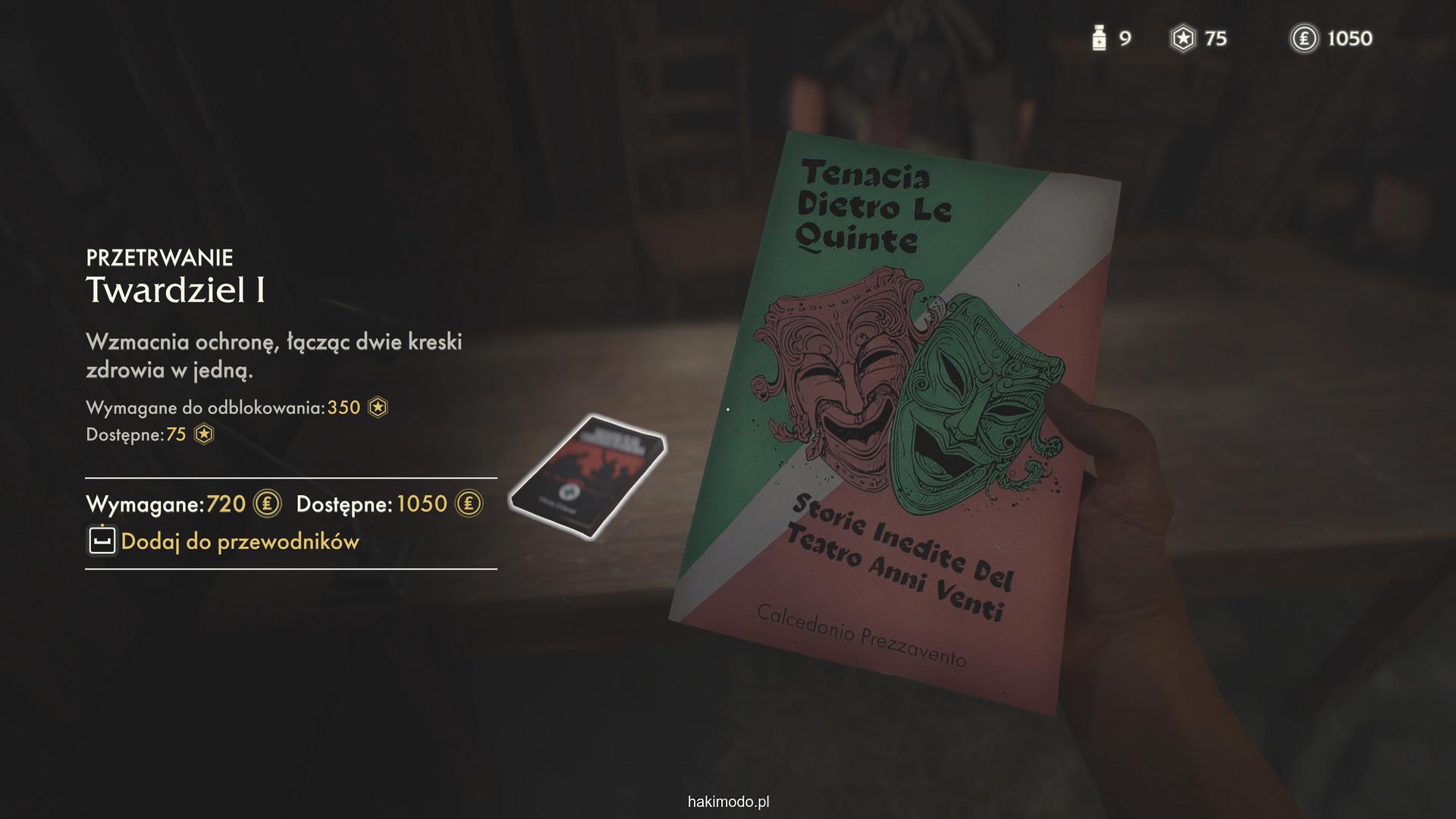Viewport: 1456px width, 819px height.
Task: Select the small red book thumbnail
Action: [x=588, y=476]
